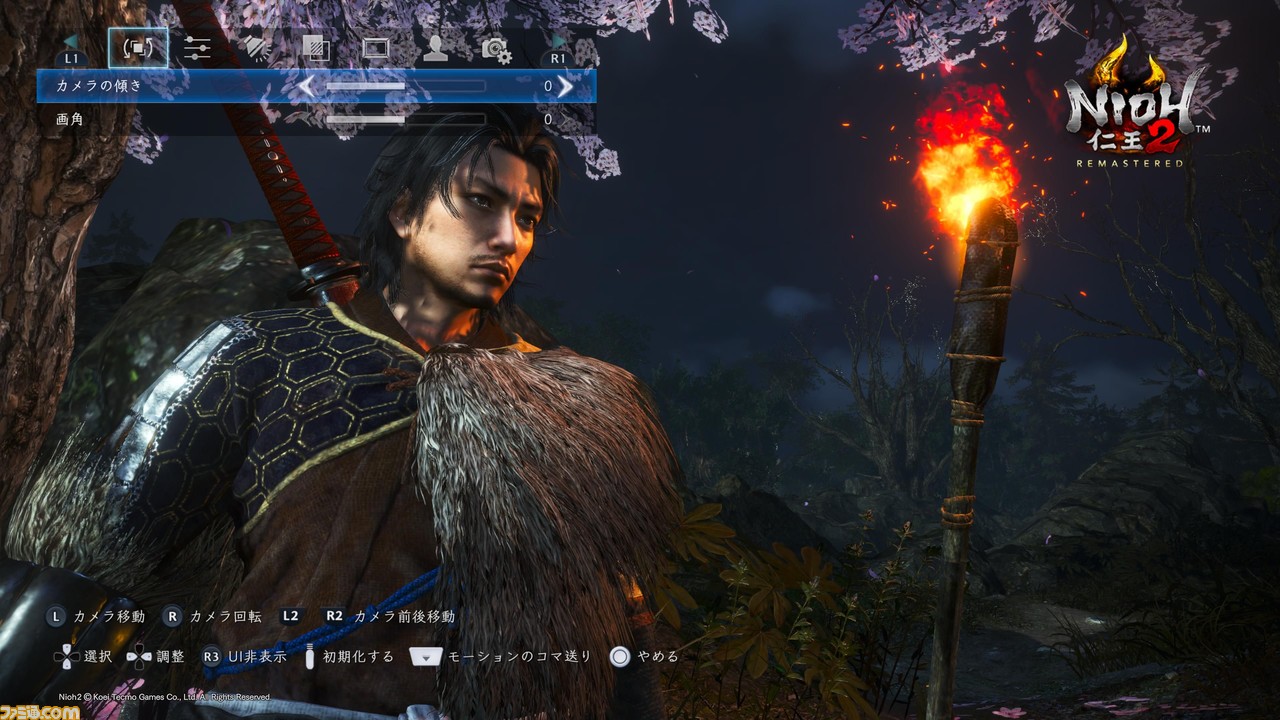The image size is (1280, 720).
Task: Select the character silhouette tab
Action: [435, 48]
